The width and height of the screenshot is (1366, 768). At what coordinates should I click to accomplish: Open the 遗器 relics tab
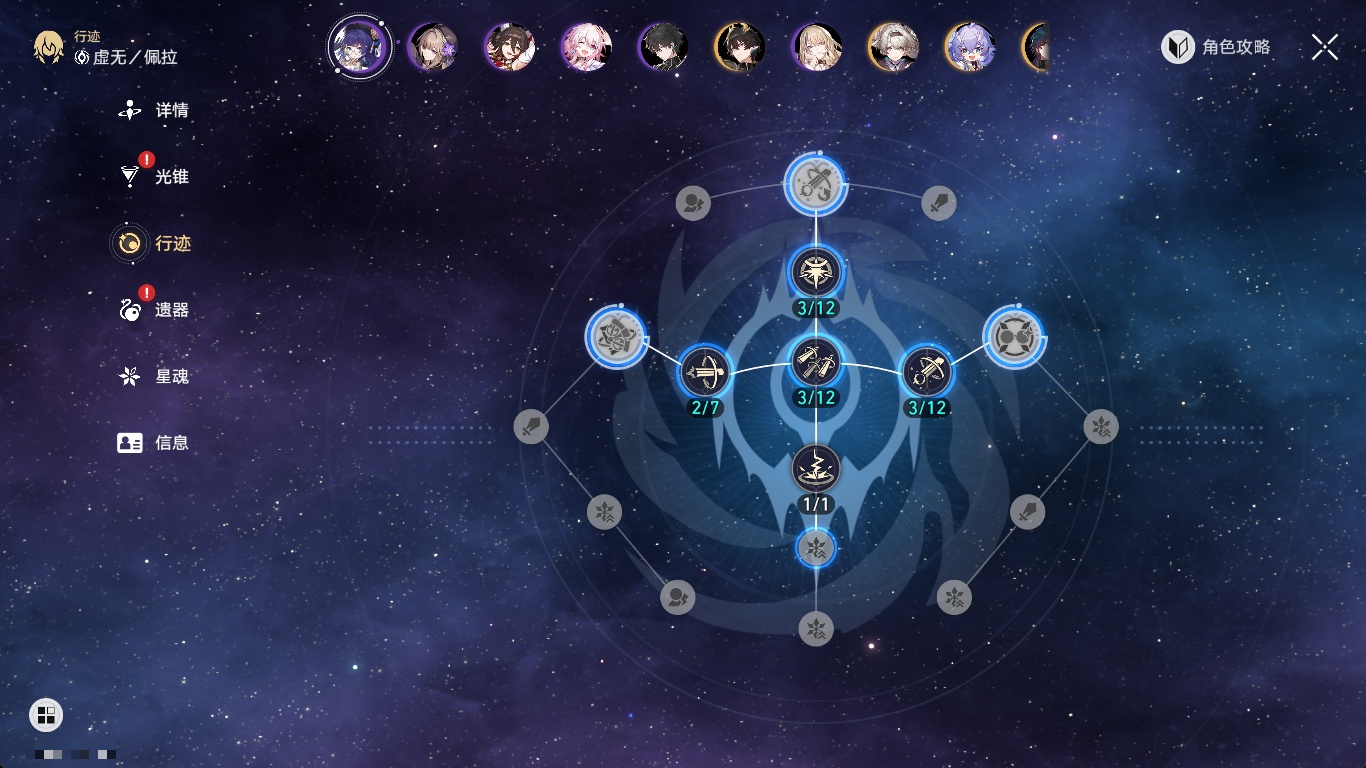154,310
